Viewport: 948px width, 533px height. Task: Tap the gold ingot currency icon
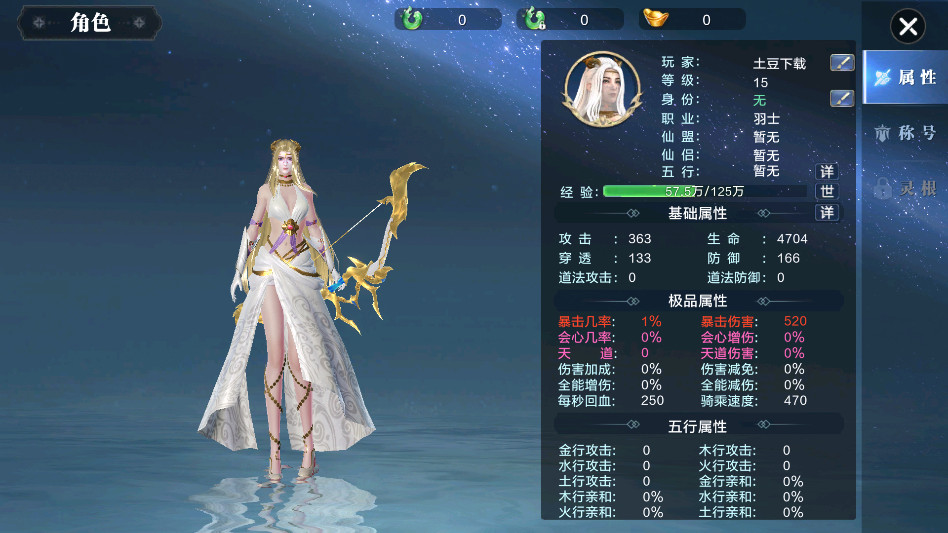[656, 19]
